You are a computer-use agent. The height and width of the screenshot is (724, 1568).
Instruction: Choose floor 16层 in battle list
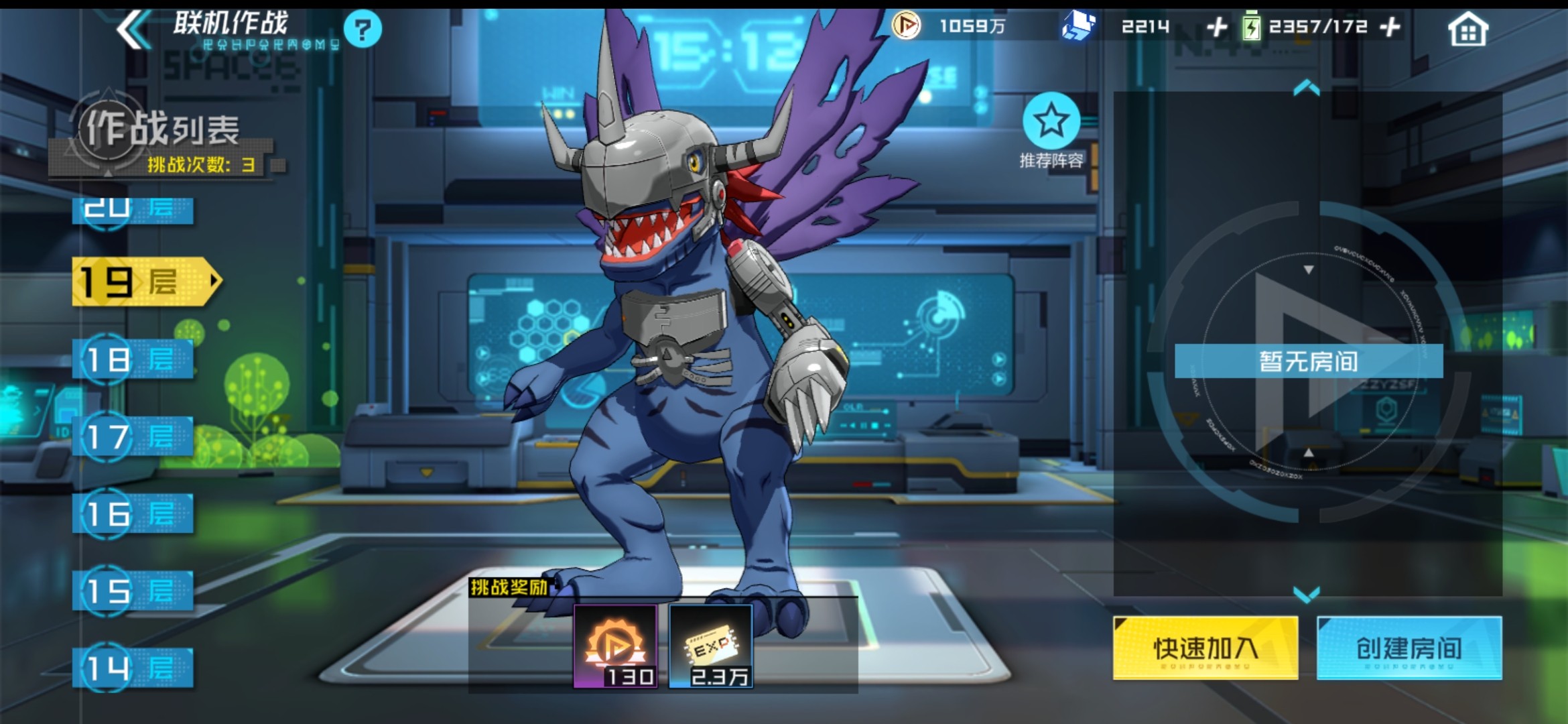click(133, 514)
